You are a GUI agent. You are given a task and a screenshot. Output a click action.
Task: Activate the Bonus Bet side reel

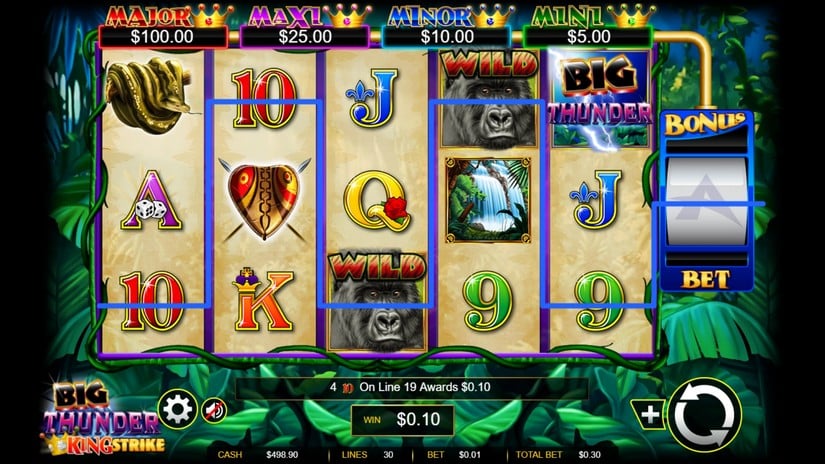707,202
